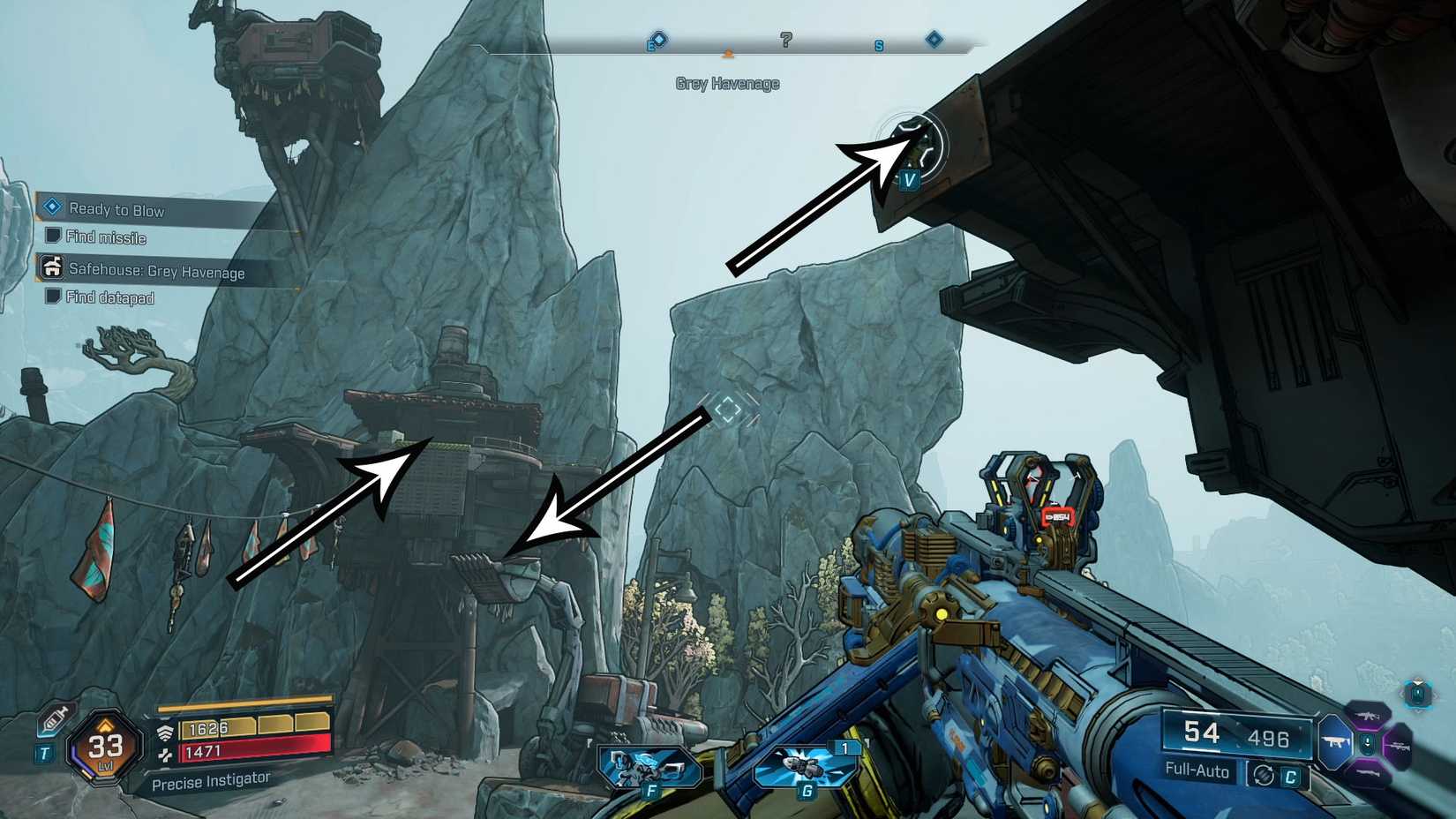Click the Ready to Blow mission title

(116, 211)
